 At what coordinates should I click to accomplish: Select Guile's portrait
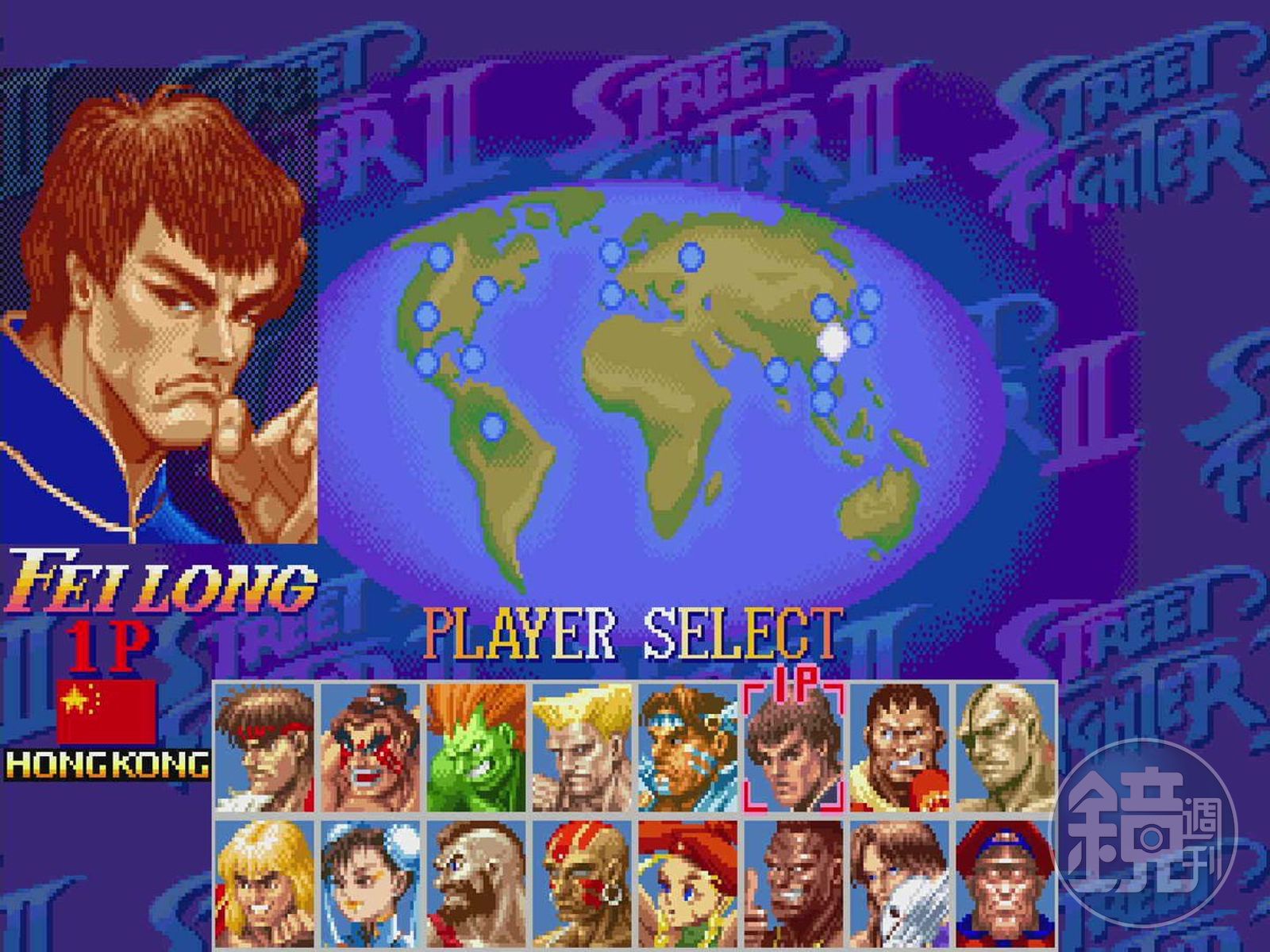(583, 747)
